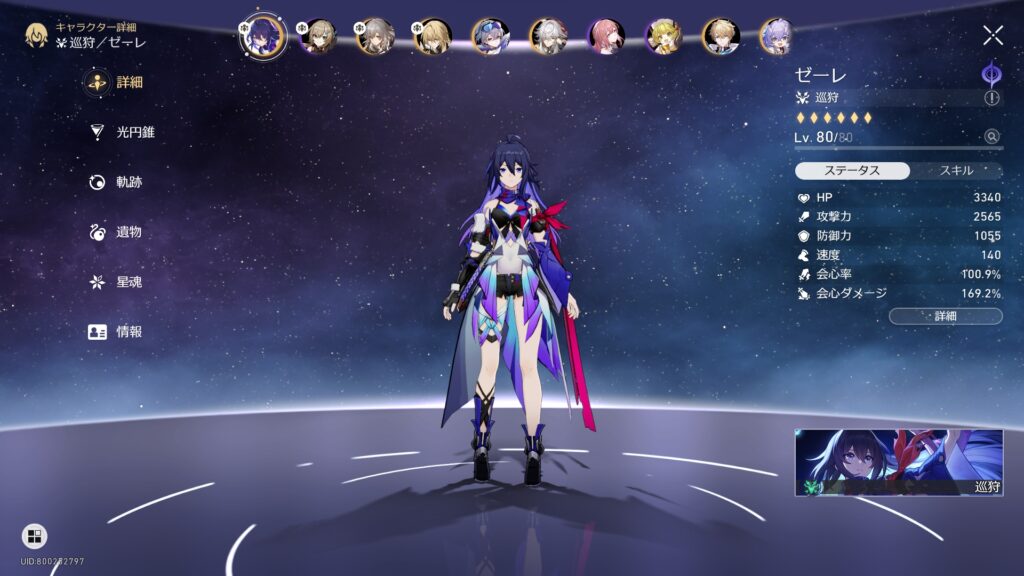
Task: Open the 詳細 stats detail button
Action: (x=945, y=316)
